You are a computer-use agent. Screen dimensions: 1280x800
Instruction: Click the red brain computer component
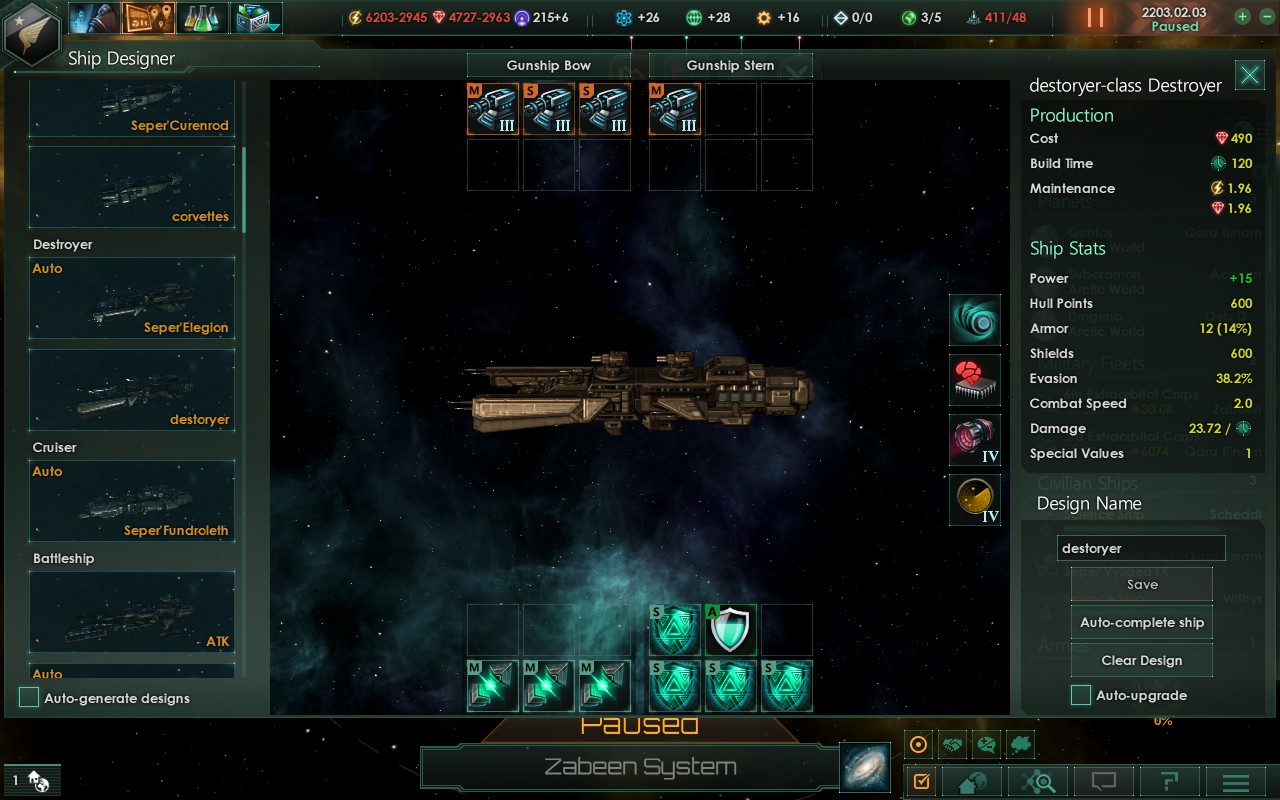coord(975,380)
